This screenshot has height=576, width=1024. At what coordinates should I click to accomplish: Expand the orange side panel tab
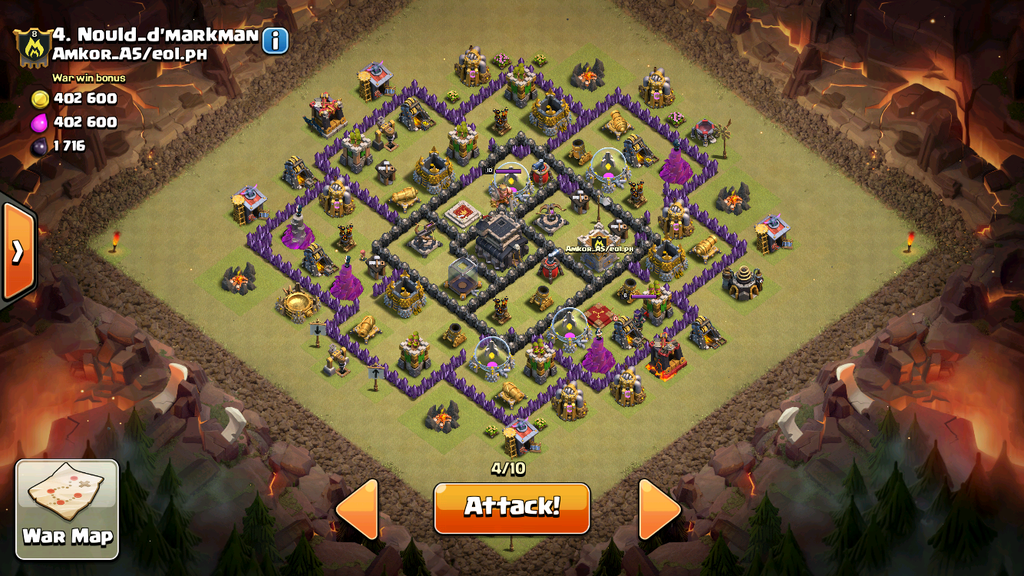[18, 252]
